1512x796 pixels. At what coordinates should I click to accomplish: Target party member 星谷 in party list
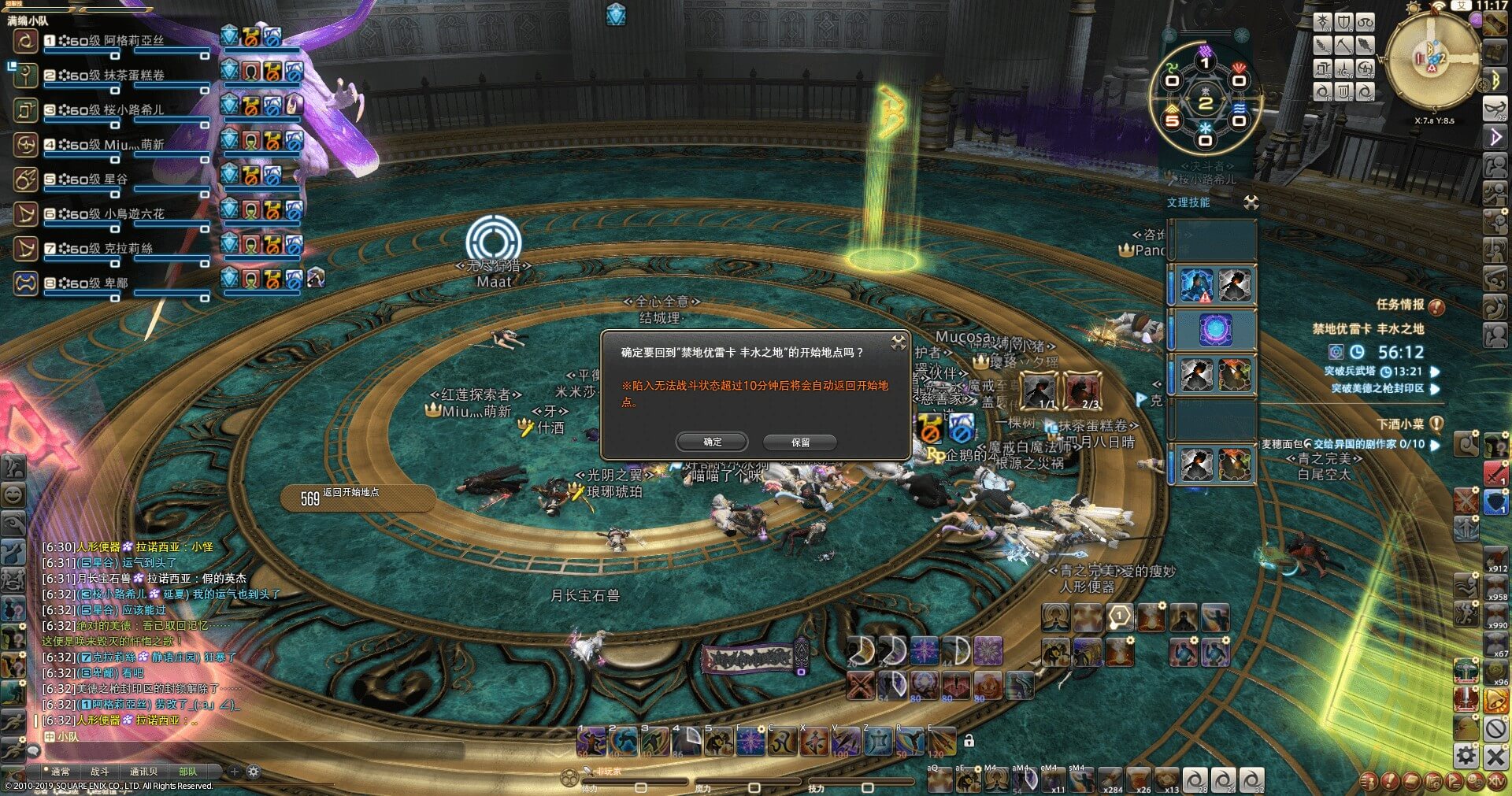(x=115, y=180)
